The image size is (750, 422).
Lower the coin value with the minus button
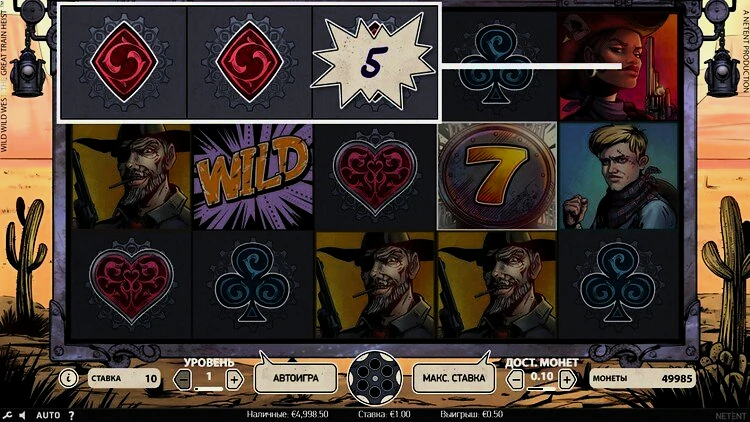pyautogui.click(x=517, y=379)
